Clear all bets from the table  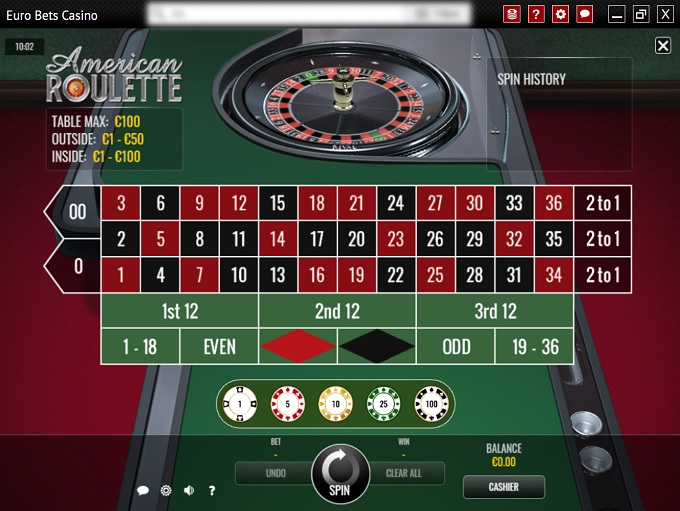coord(403,473)
